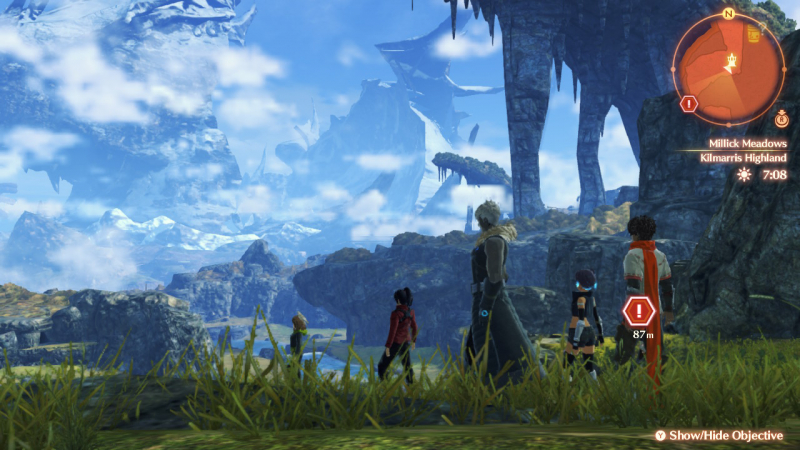Click the North compass indicator on the minimap
Viewport: 800px width, 450px height.
pyautogui.click(x=729, y=14)
